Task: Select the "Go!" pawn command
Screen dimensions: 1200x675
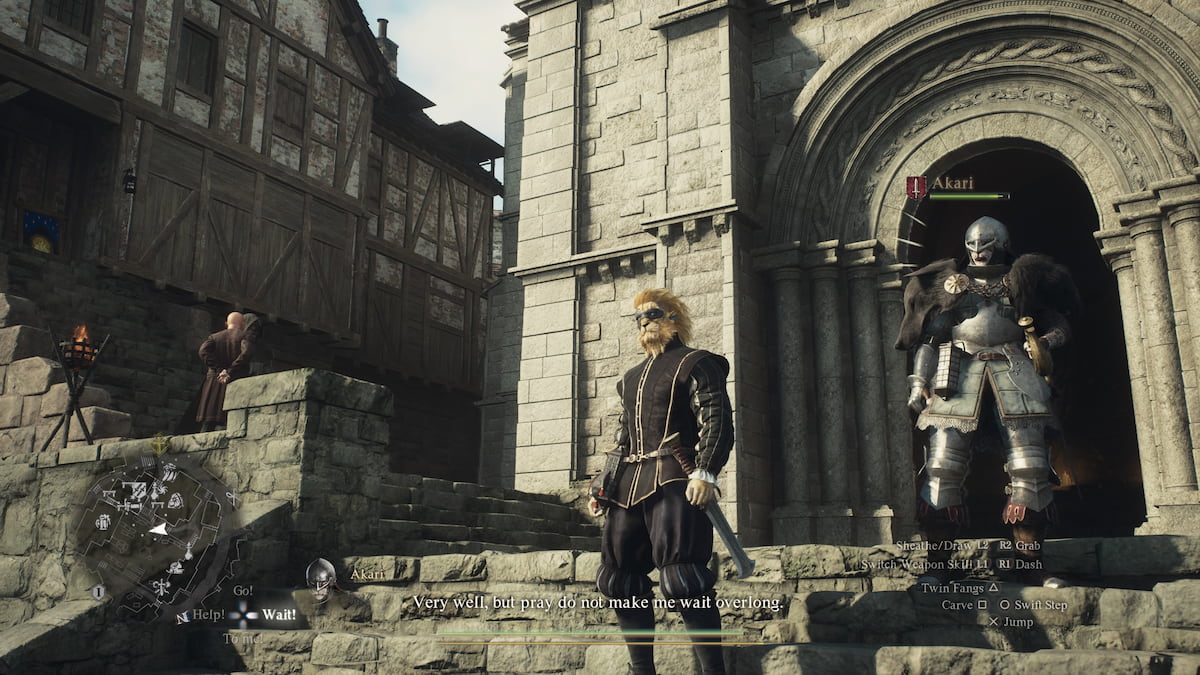Action: pos(243,591)
